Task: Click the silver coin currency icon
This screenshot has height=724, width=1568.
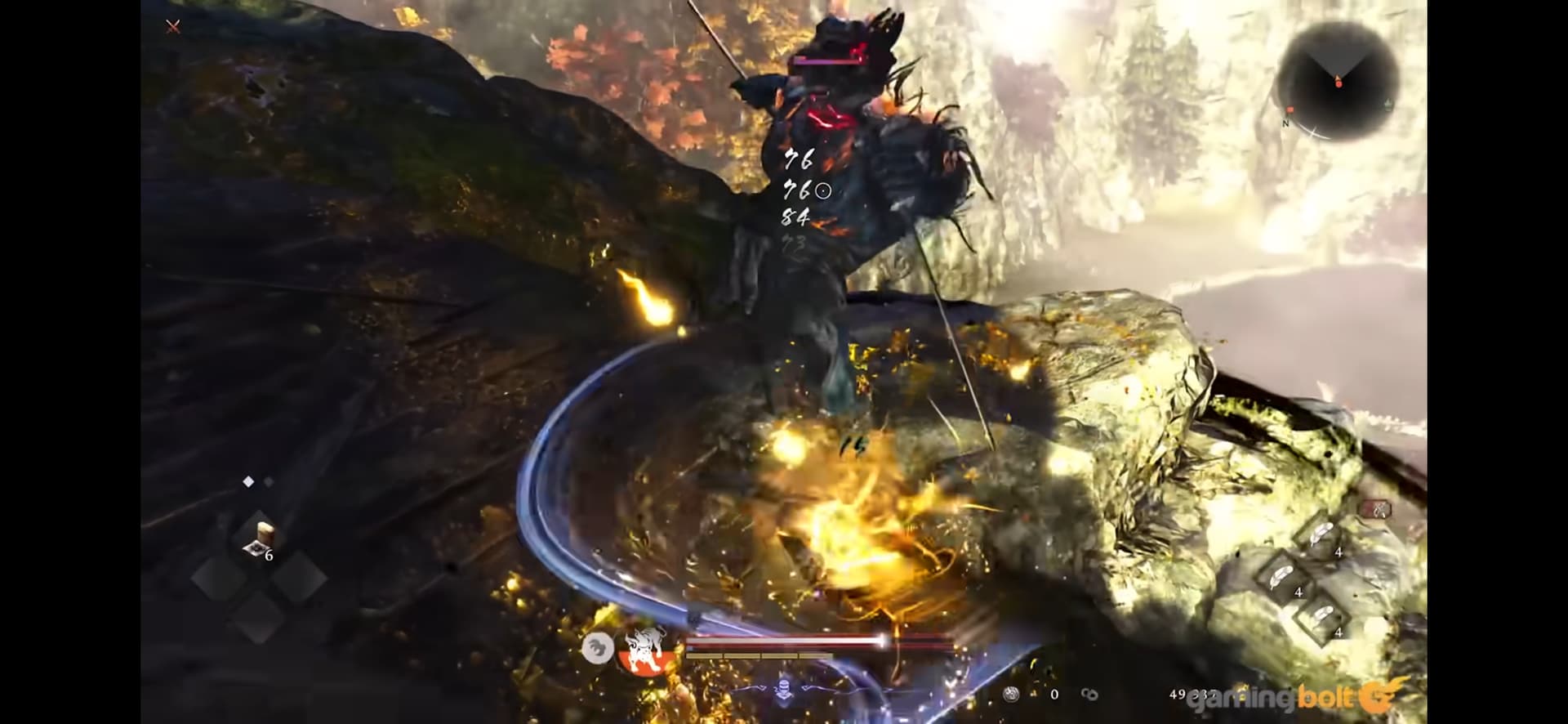Action: pos(1013,694)
